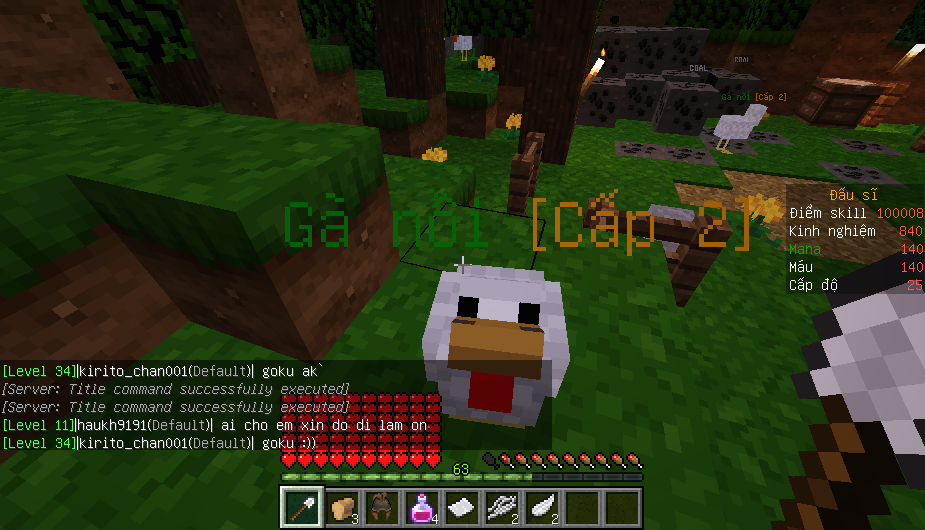Viewport: 925px width, 530px height.
Task: Choose the feather hotbar slot
Action: (x=541, y=508)
